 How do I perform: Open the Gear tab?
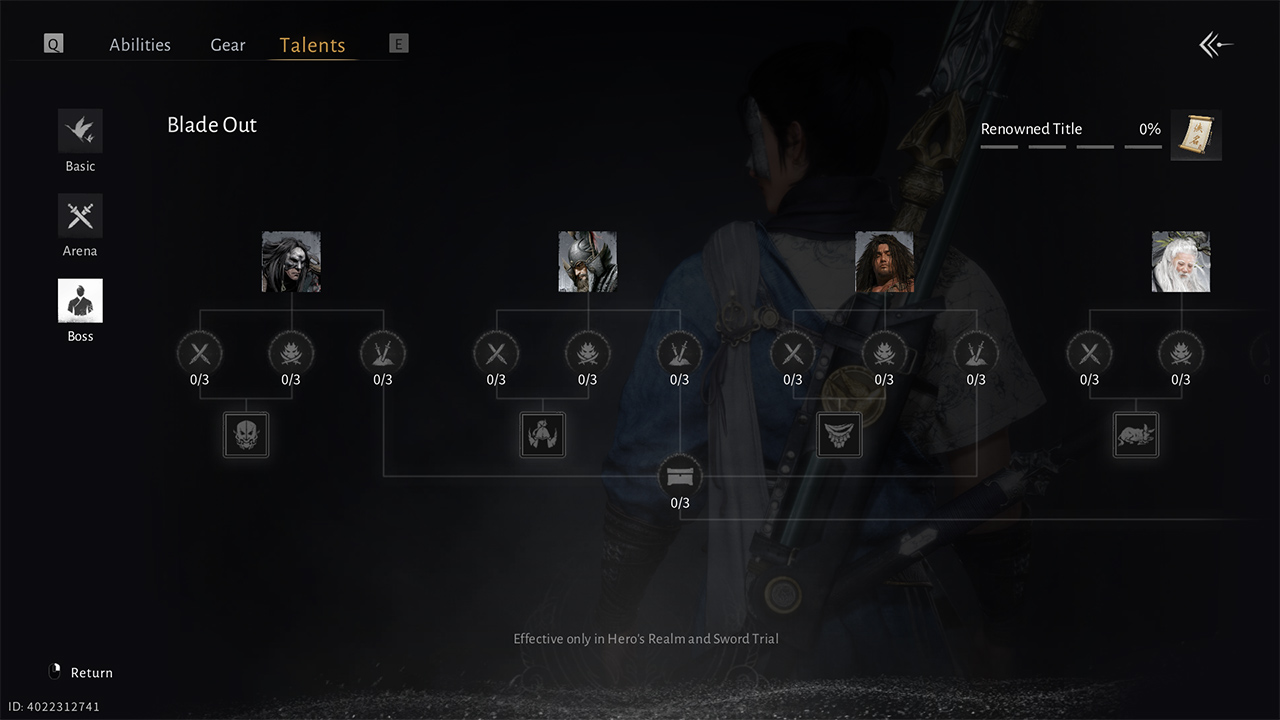(228, 45)
